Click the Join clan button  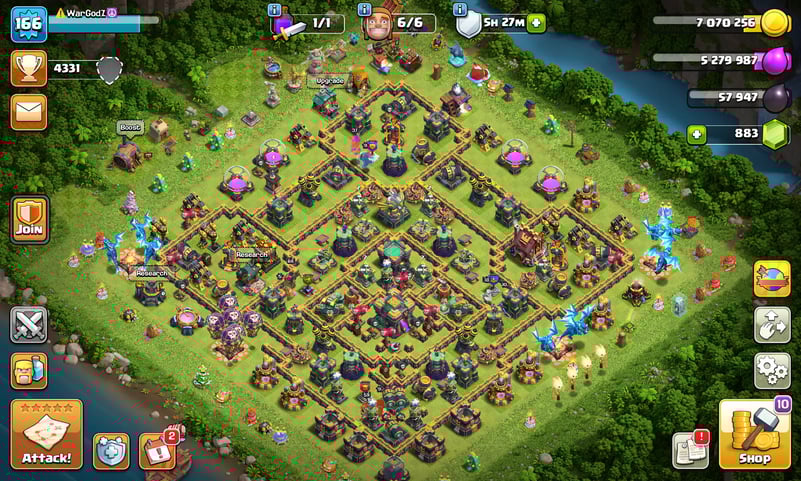pos(29,219)
